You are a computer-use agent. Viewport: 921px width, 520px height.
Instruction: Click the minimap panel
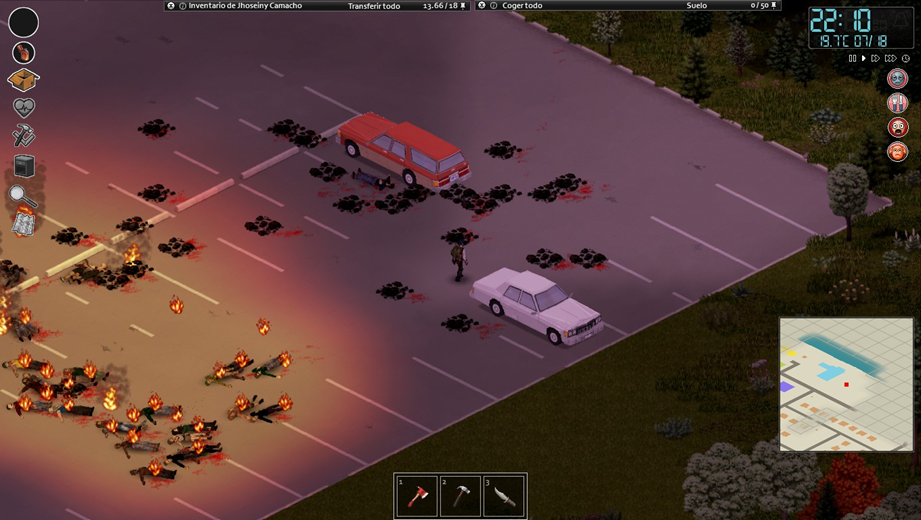pyautogui.click(x=846, y=384)
